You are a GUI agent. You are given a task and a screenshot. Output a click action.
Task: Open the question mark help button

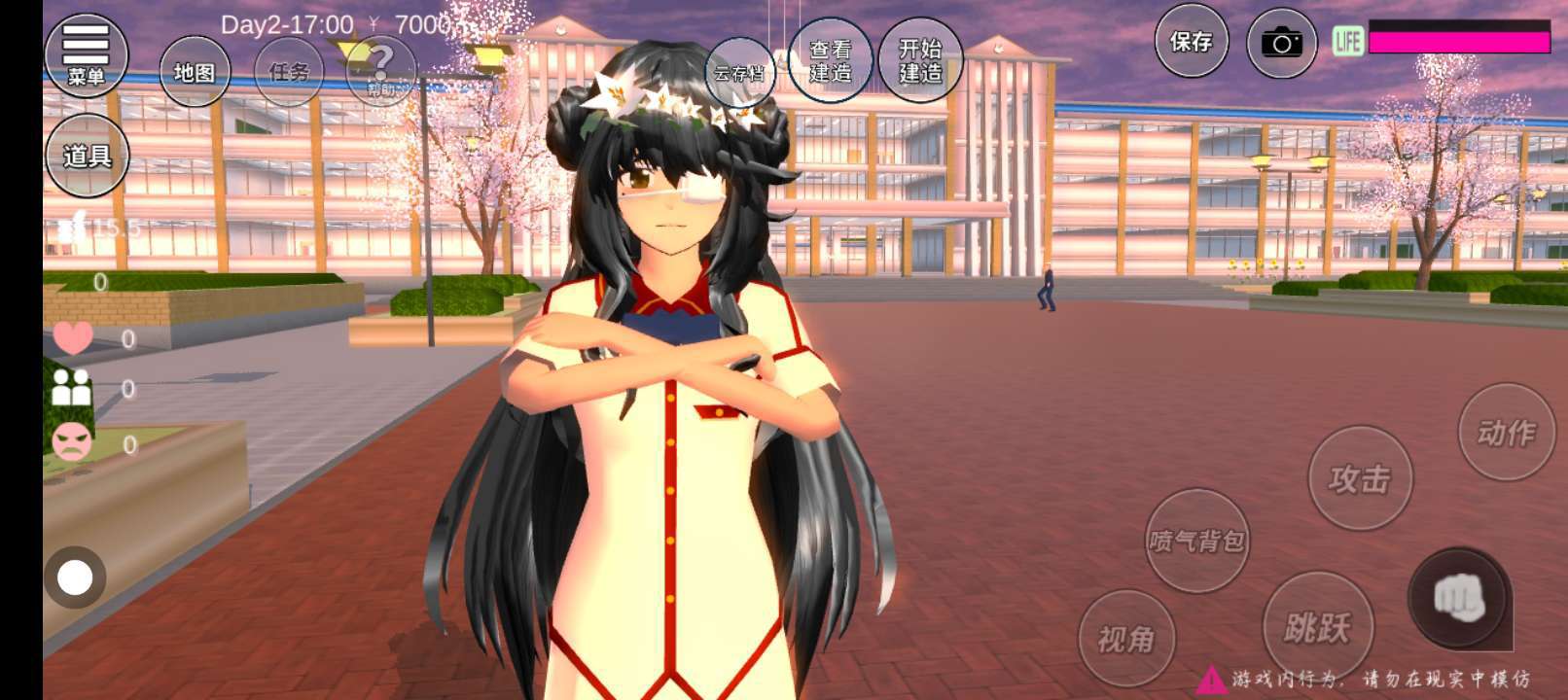(380, 70)
